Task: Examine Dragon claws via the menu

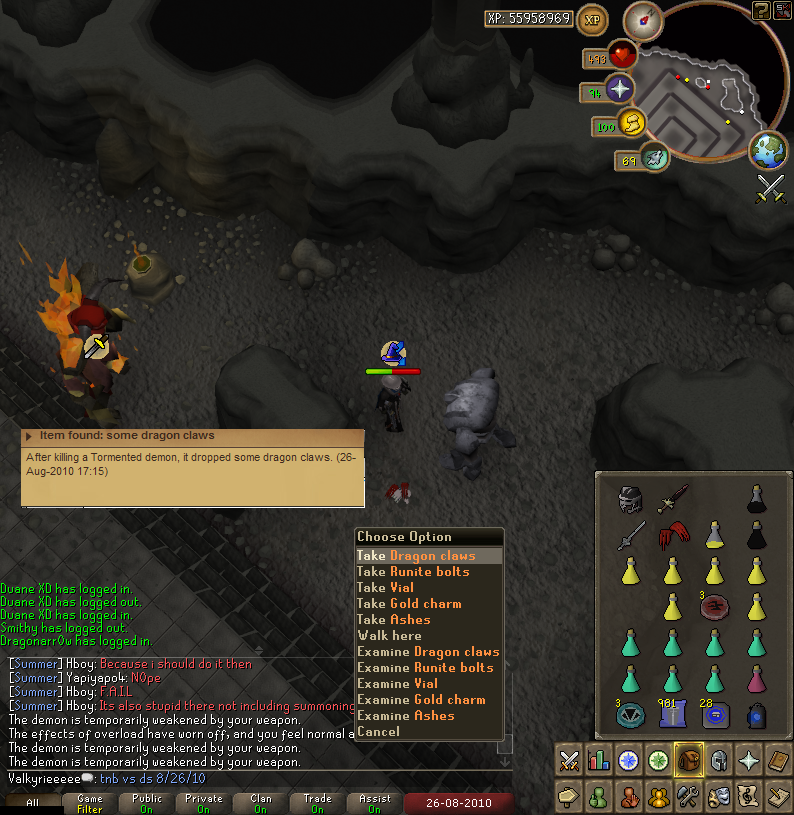Action: click(x=428, y=652)
